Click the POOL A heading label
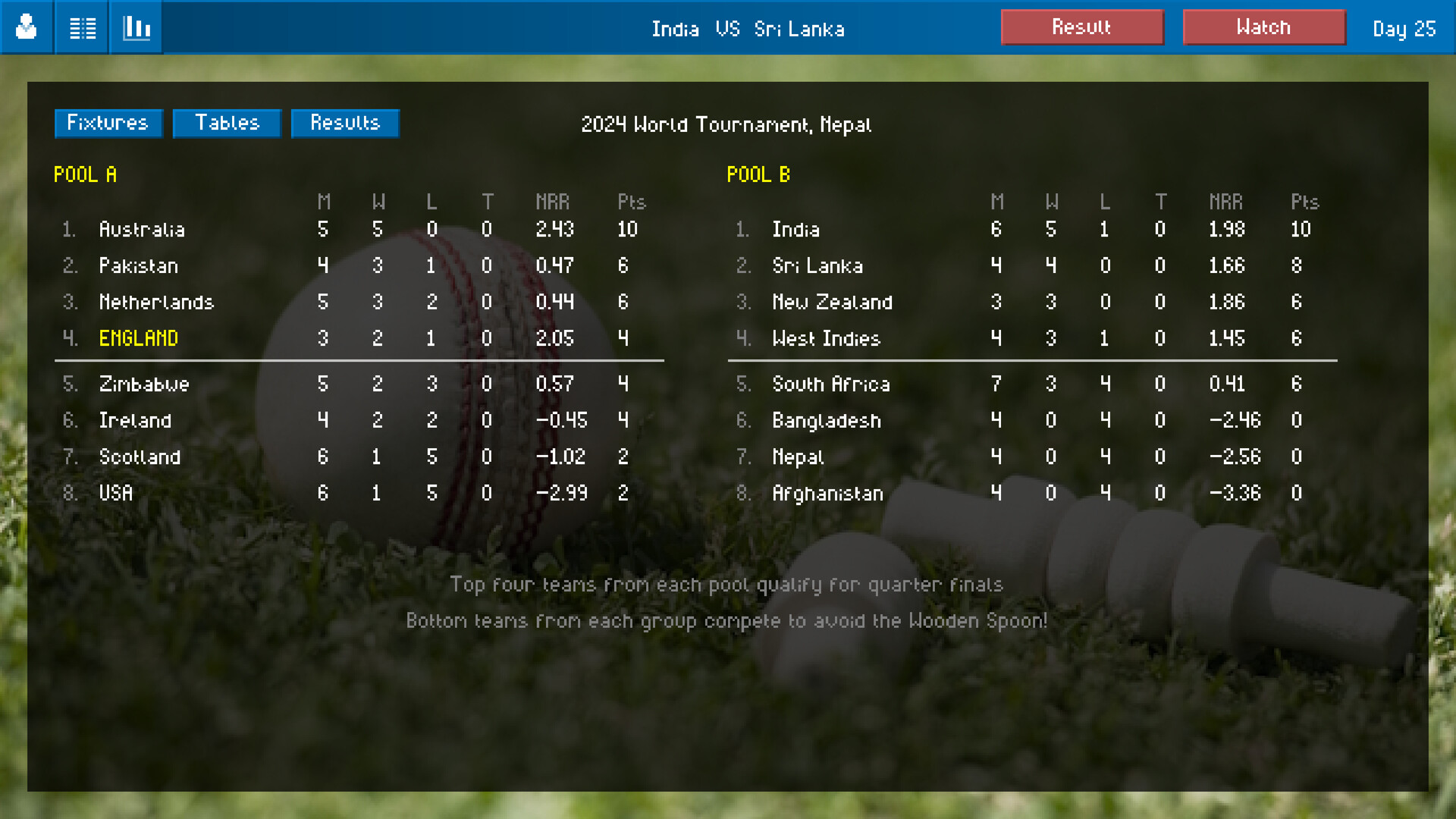Viewport: 1456px width, 819px height. coord(85,174)
